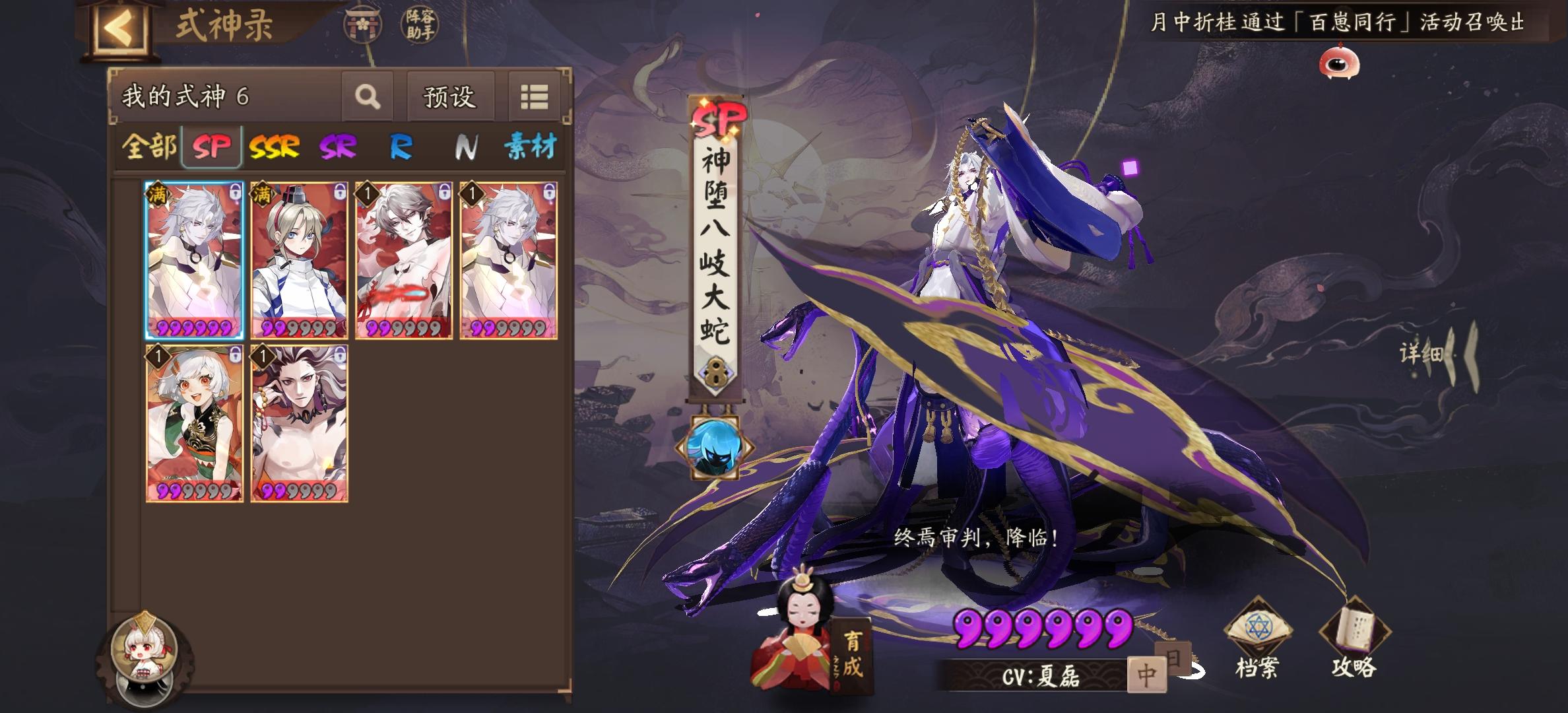Open the 预设 preset dropdown
The height and width of the screenshot is (713, 1568).
tap(451, 96)
